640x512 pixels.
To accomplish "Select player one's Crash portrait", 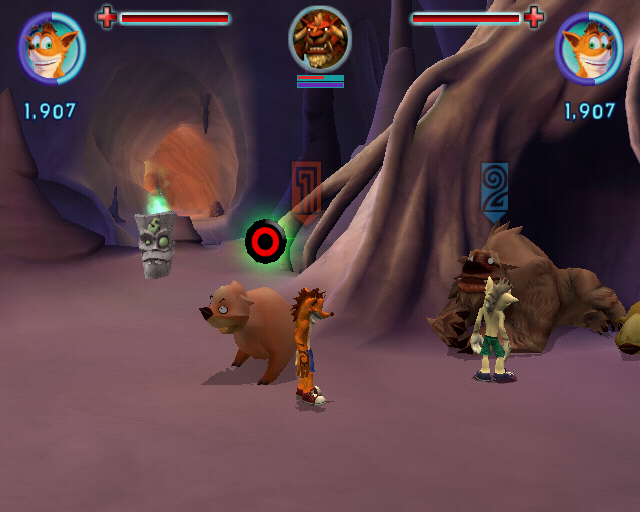I will coord(52,47).
